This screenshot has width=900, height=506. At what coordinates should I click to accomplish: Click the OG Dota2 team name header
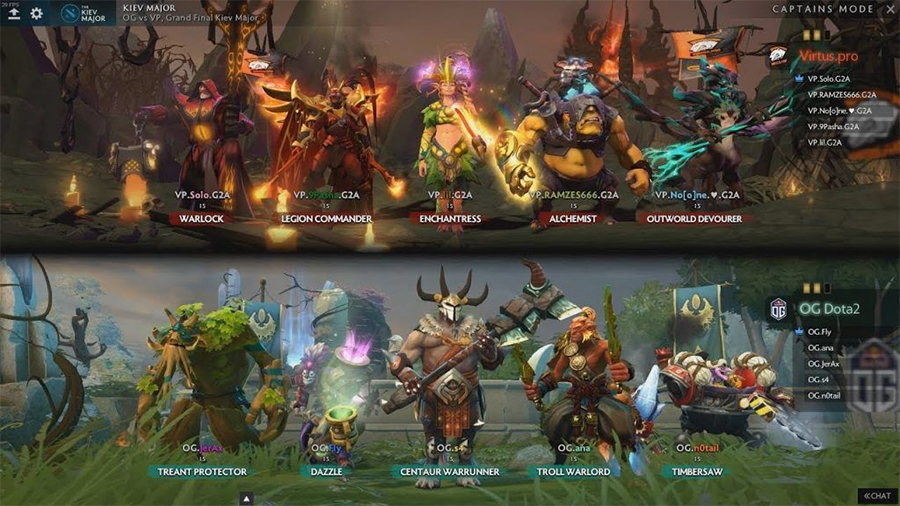[x=826, y=309]
